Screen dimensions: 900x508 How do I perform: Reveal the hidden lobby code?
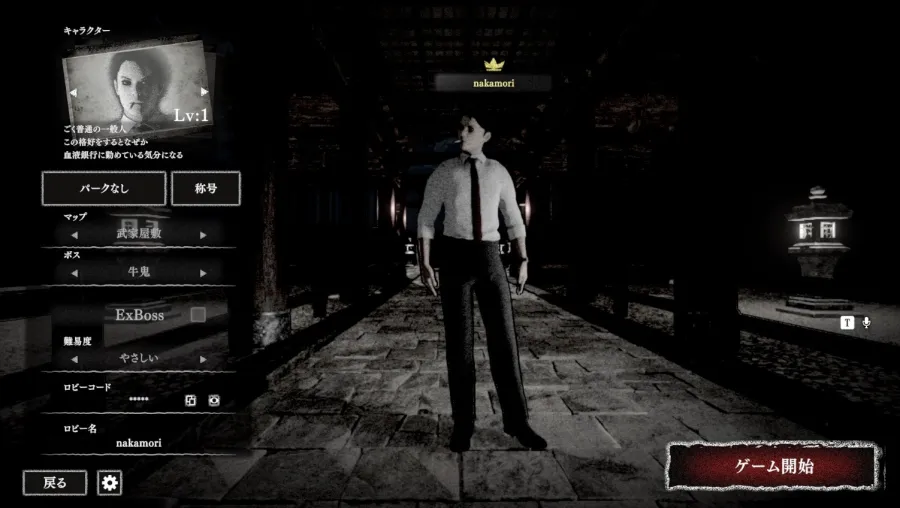[213, 400]
